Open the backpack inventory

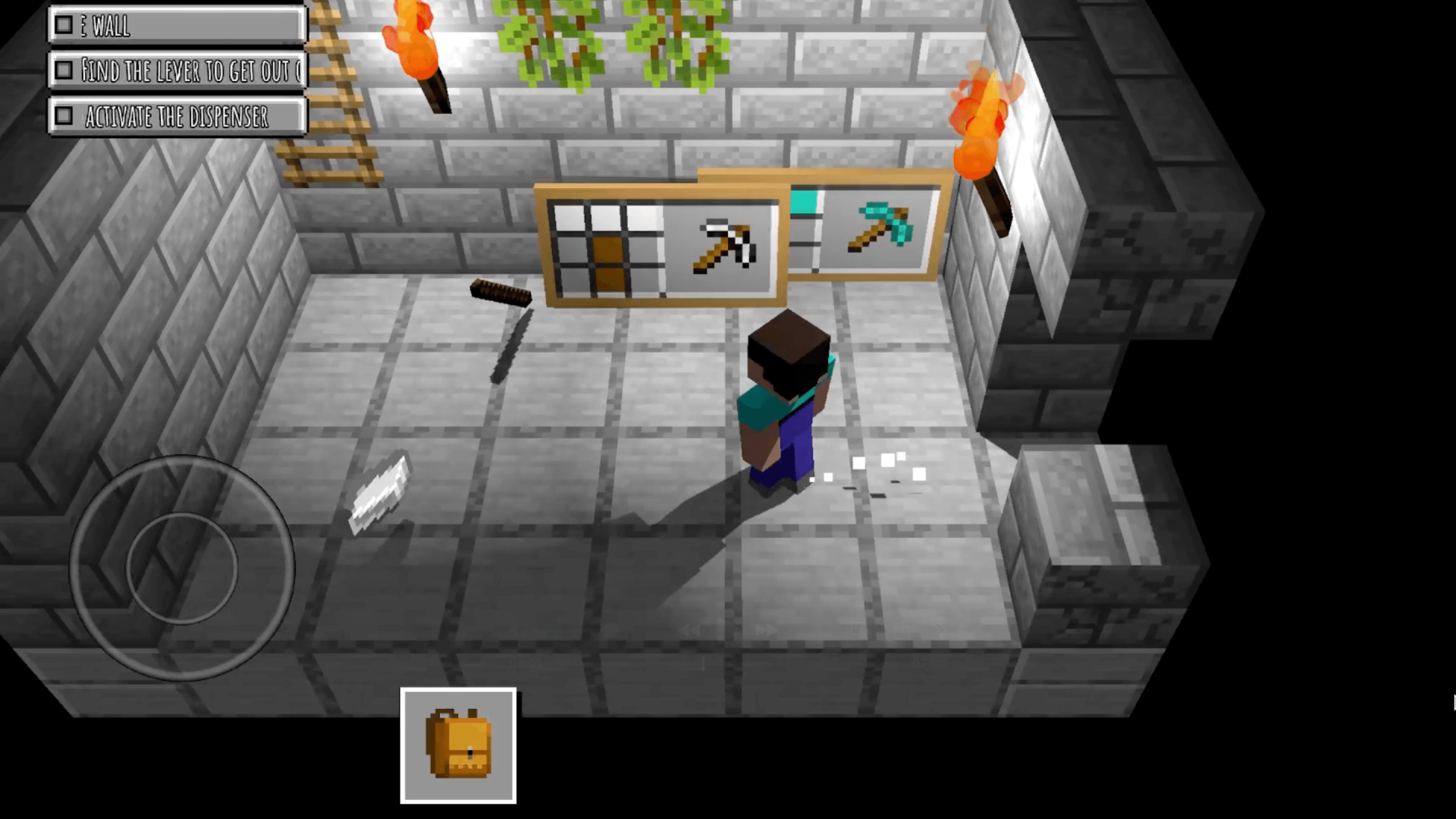pos(459,747)
